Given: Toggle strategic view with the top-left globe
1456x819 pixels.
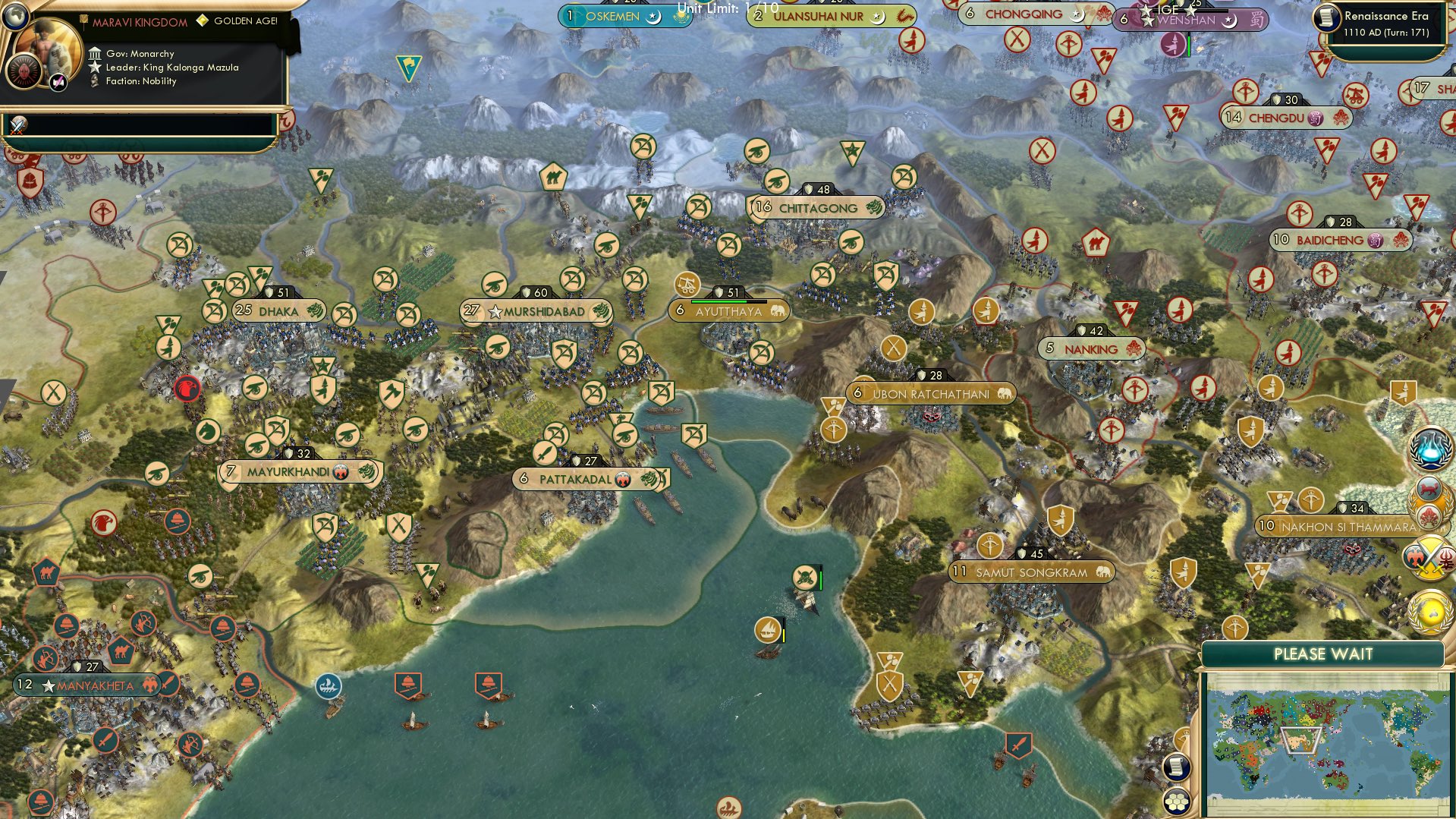Looking at the screenshot, I should click(16, 16).
